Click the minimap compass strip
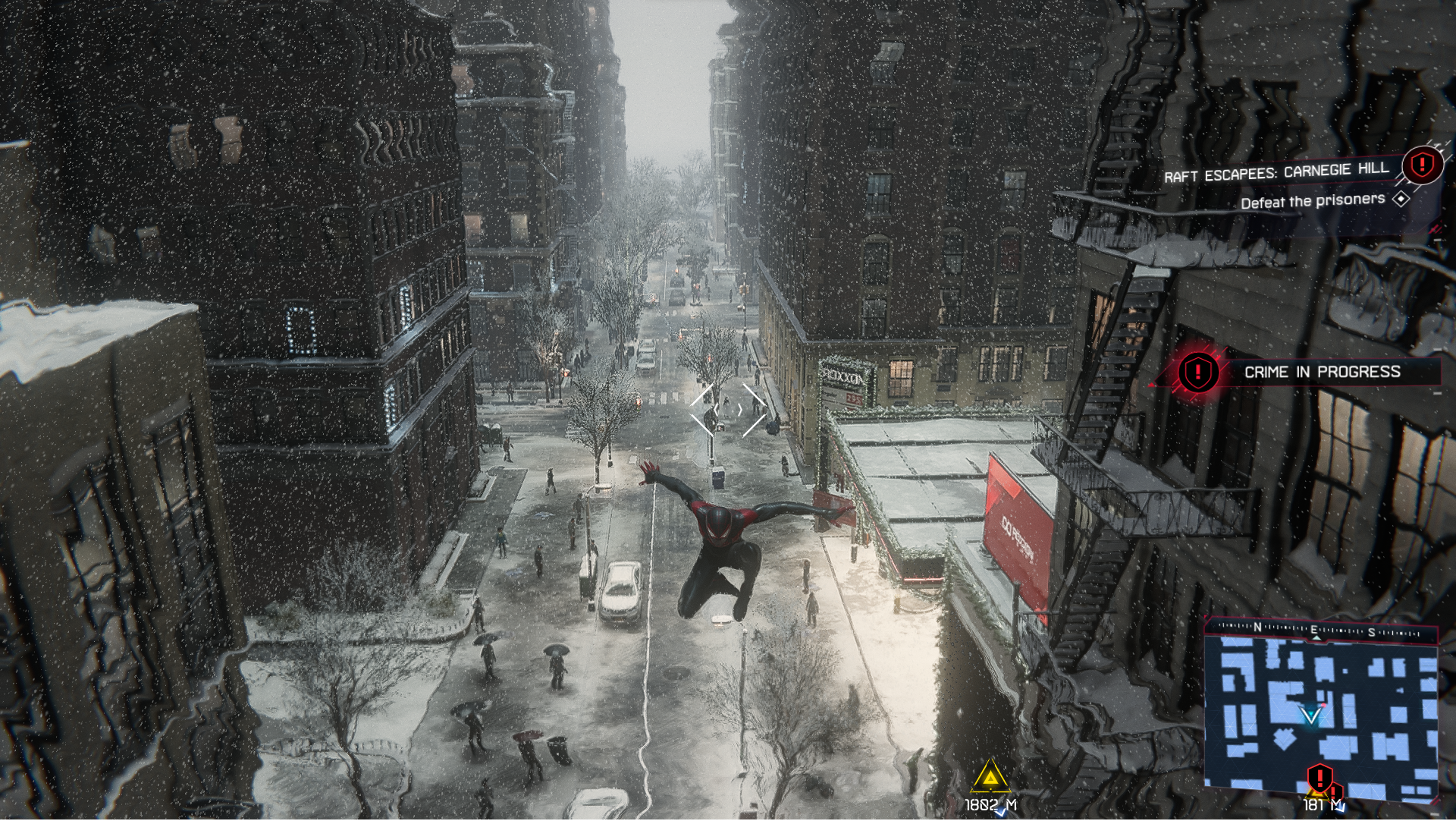 (1321, 630)
